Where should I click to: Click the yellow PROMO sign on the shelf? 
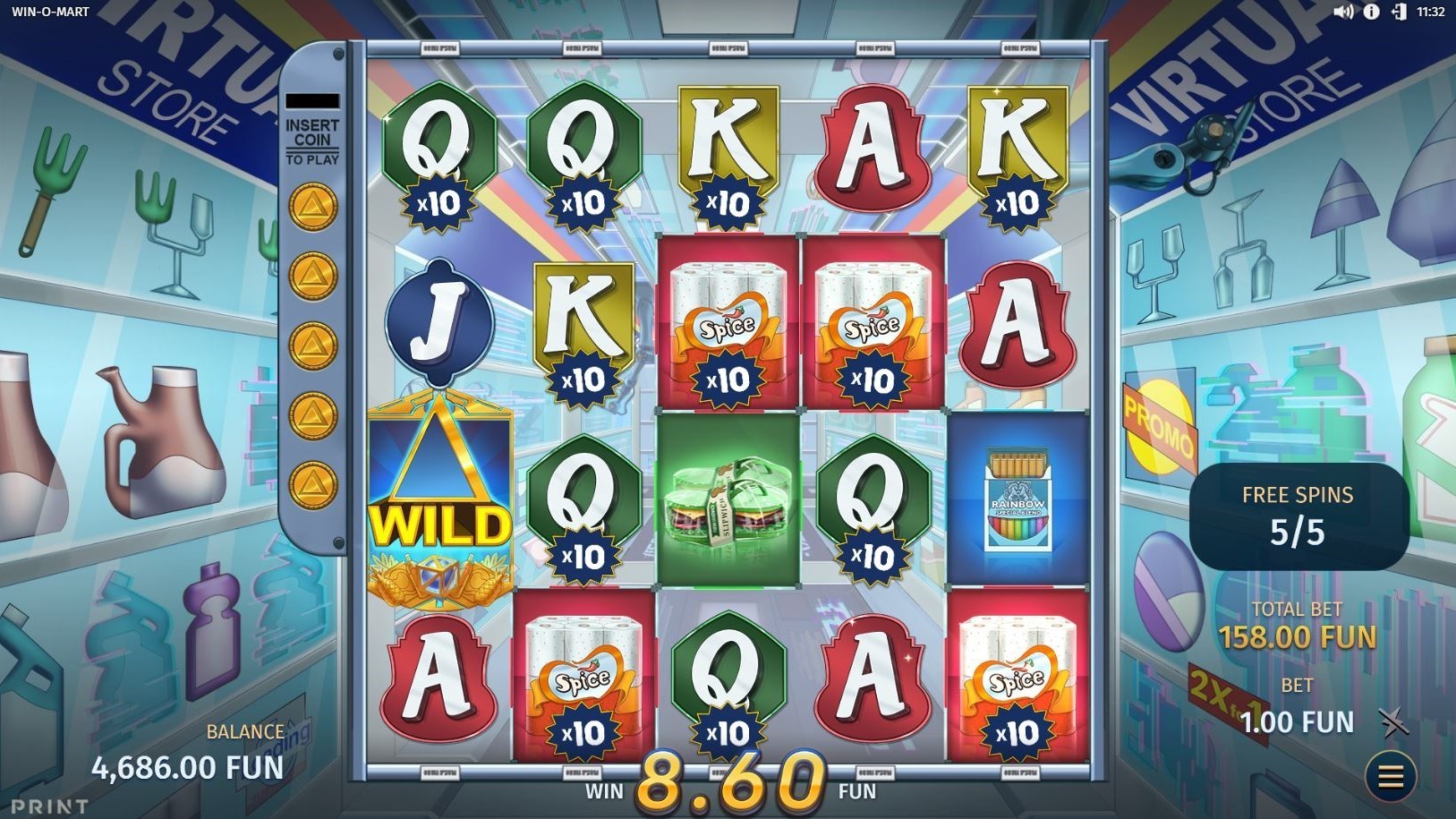click(x=1161, y=430)
